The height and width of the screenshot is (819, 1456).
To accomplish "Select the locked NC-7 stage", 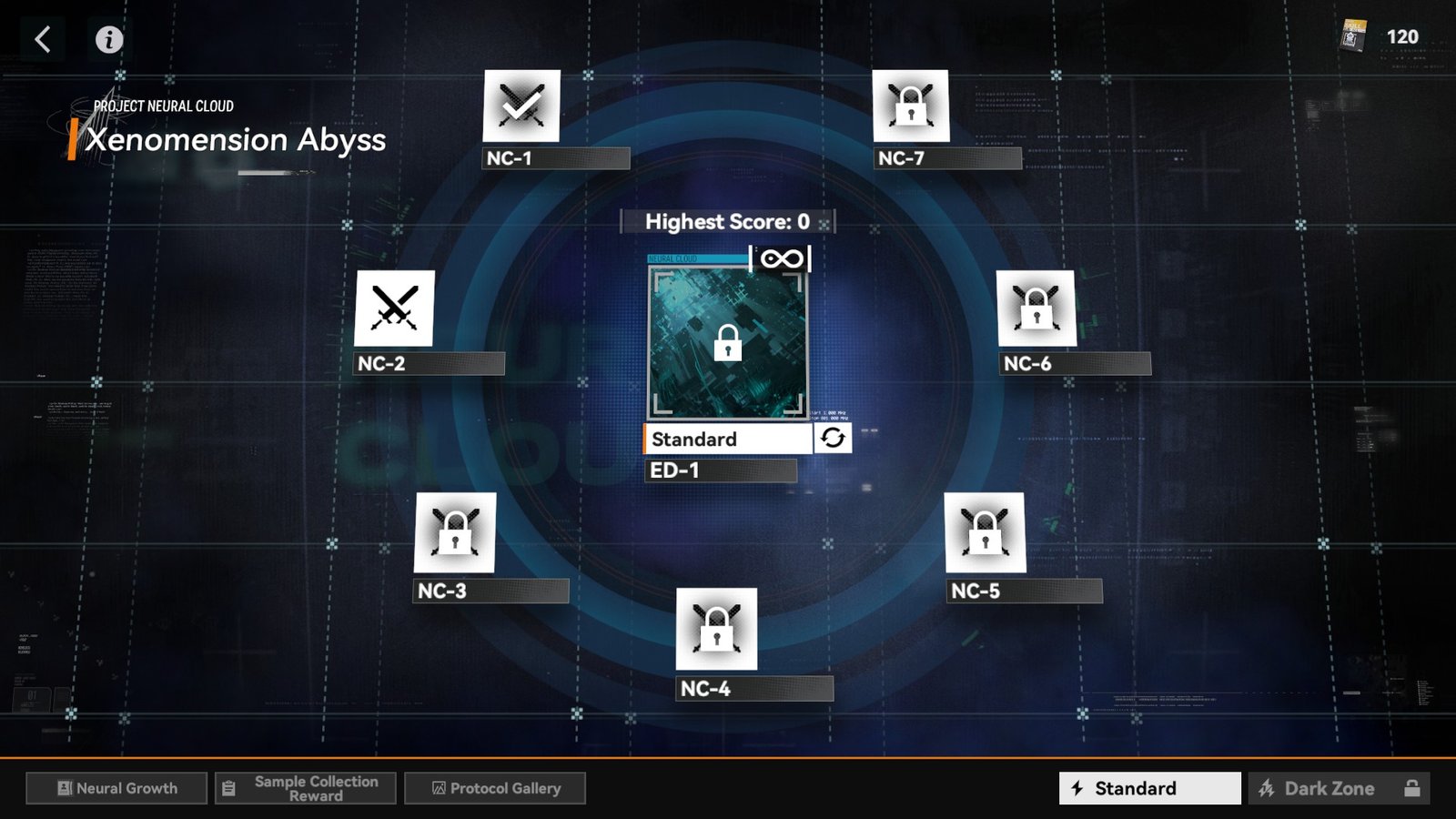I will 910,106.
